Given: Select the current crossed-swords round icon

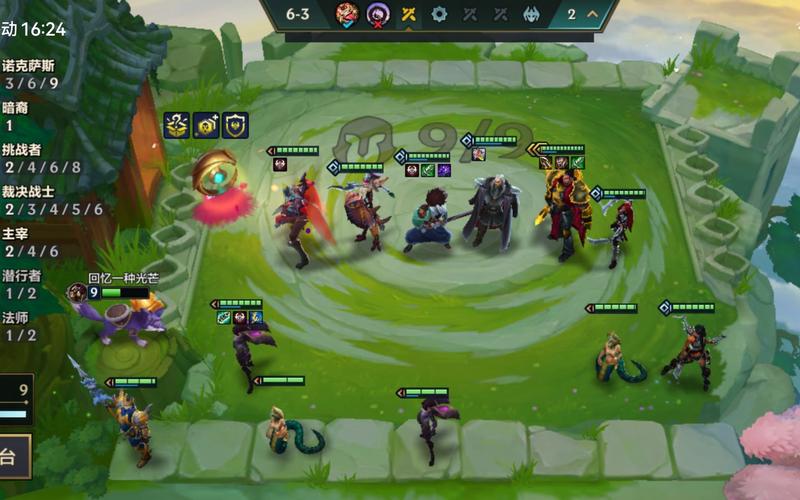Looking at the screenshot, I should (408, 14).
